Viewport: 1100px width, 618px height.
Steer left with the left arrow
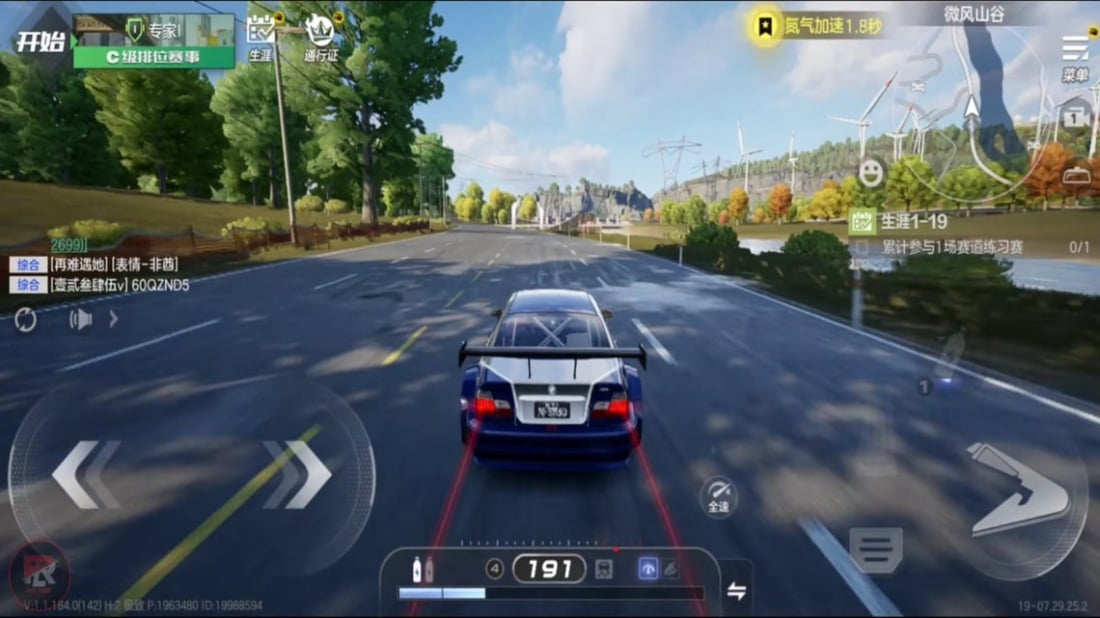point(85,475)
